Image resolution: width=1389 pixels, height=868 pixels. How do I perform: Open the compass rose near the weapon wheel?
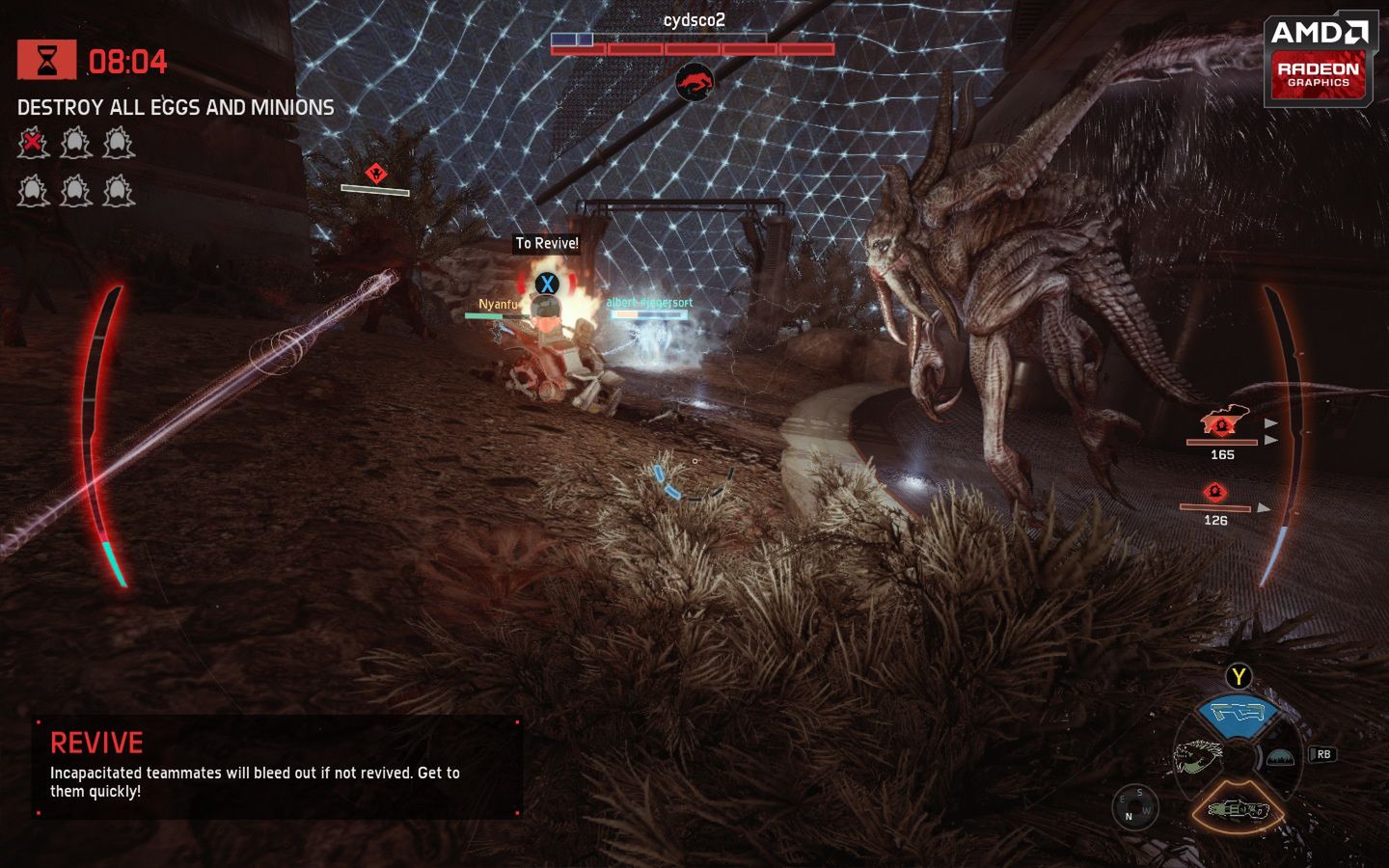(1135, 804)
